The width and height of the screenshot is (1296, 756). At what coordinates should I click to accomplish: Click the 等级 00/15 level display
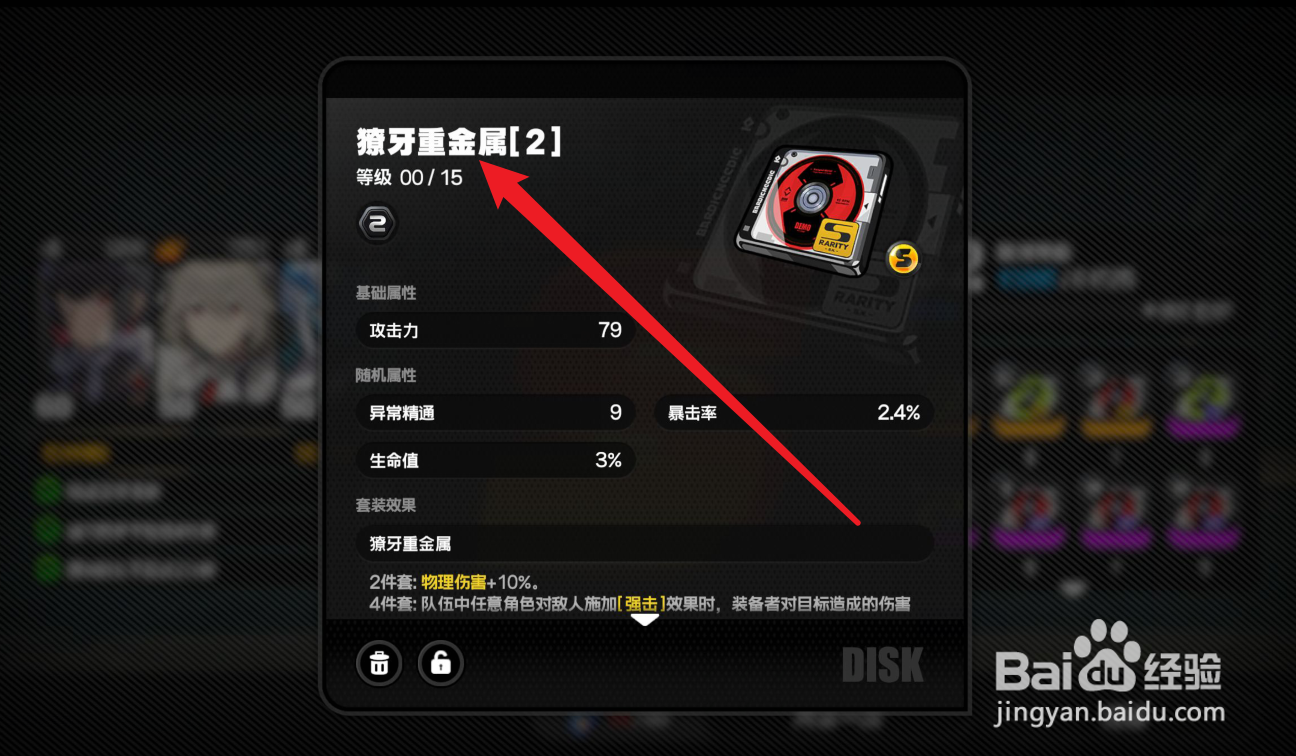pyautogui.click(x=408, y=178)
